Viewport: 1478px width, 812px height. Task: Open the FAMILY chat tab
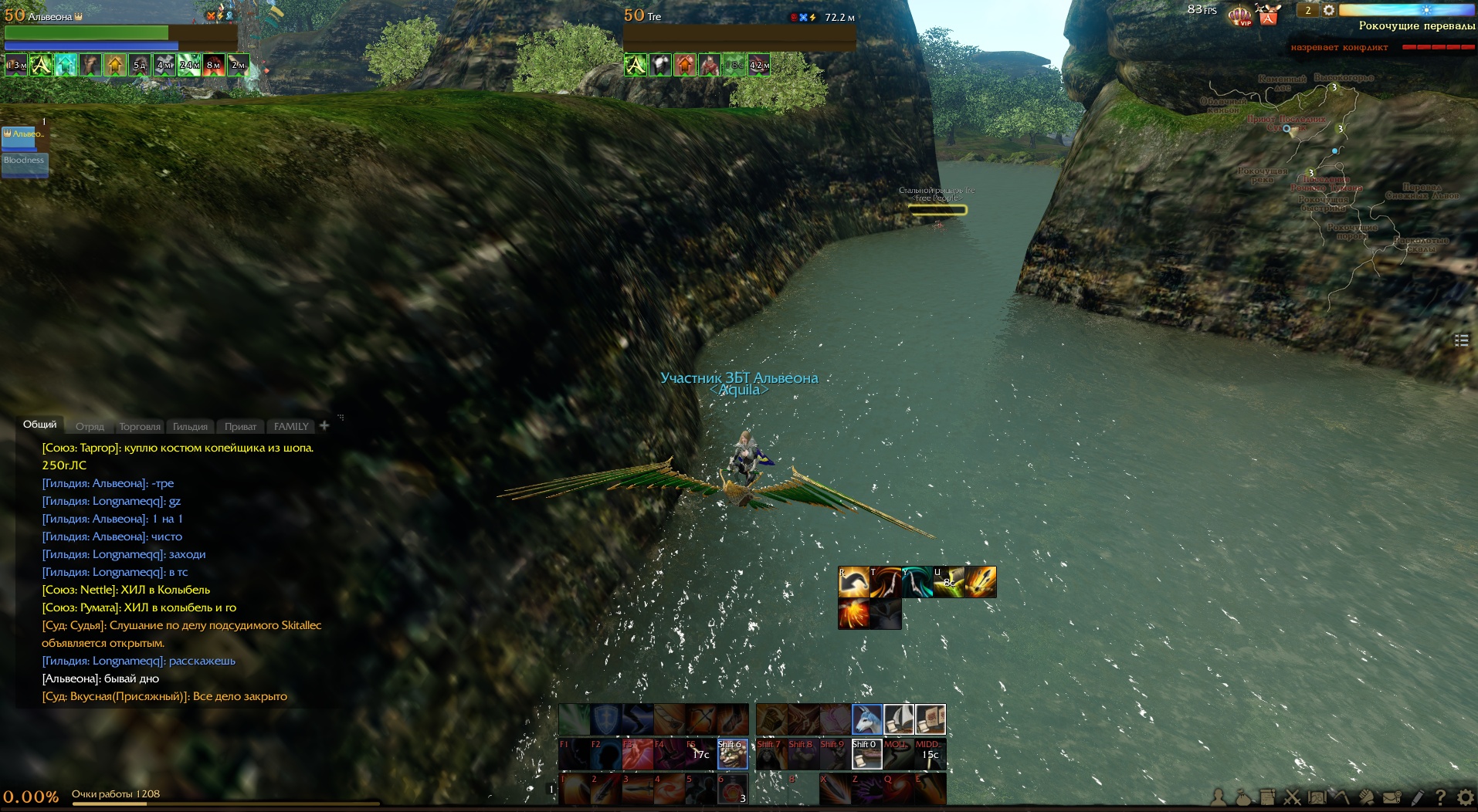291,426
